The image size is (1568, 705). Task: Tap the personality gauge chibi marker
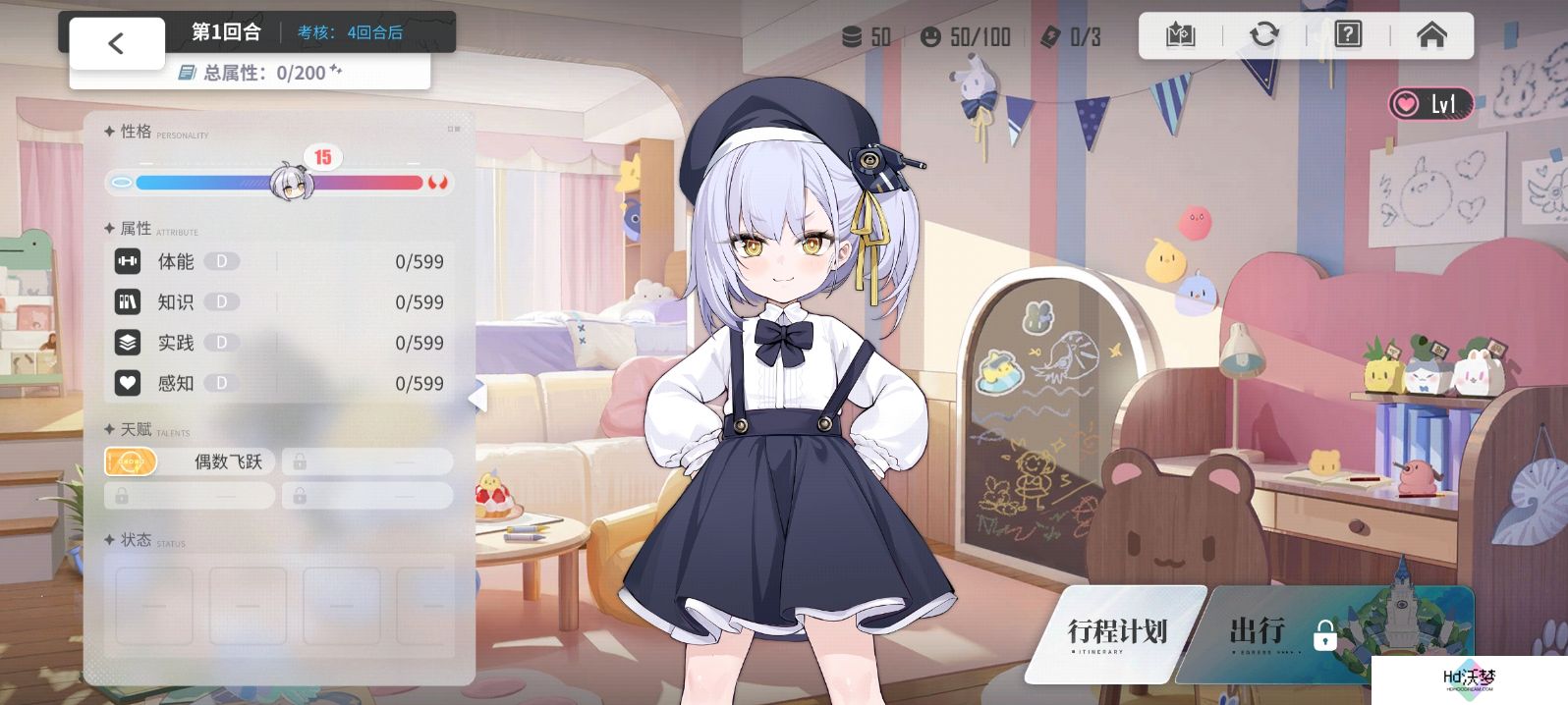coord(292,182)
